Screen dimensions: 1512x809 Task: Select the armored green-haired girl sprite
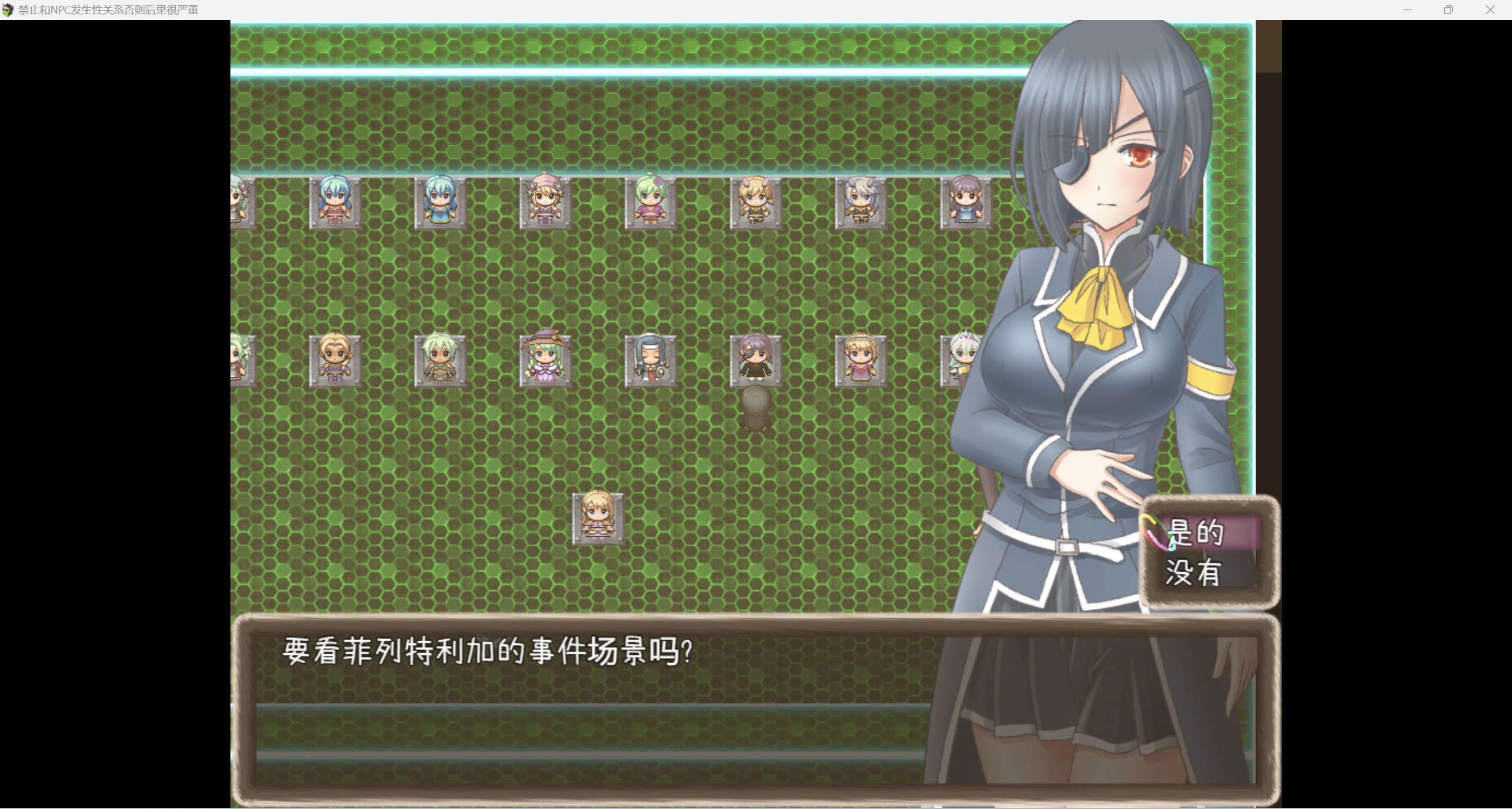pyautogui.click(x=440, y=359)
